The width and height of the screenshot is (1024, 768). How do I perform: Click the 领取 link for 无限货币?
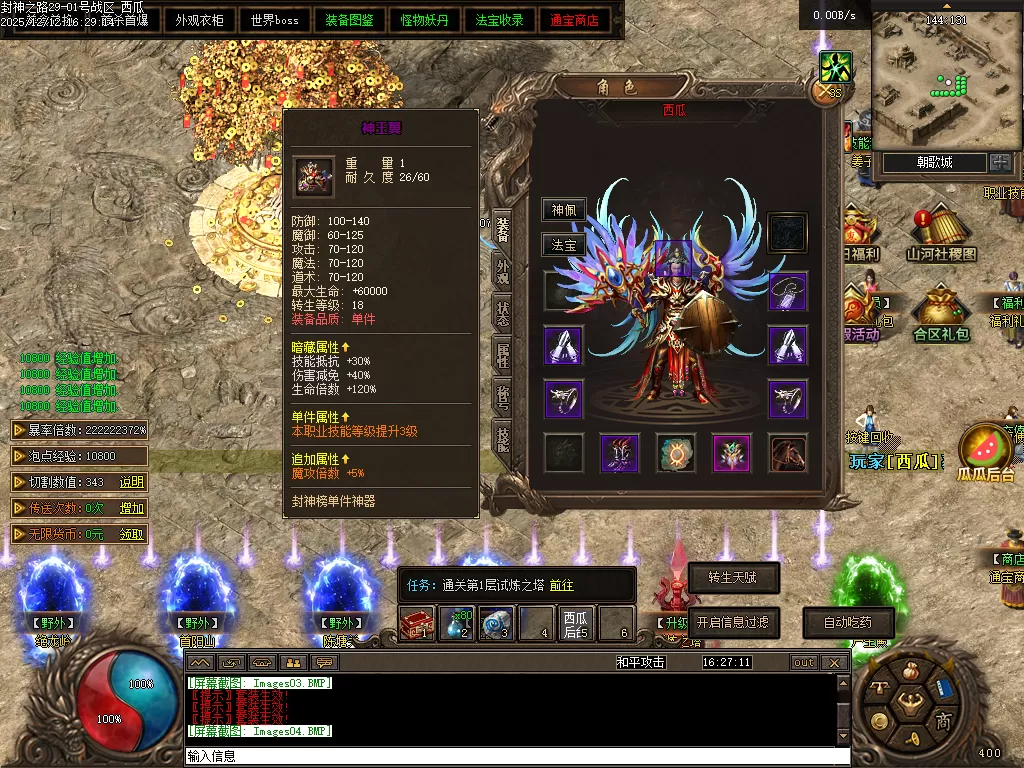point(132,535)
